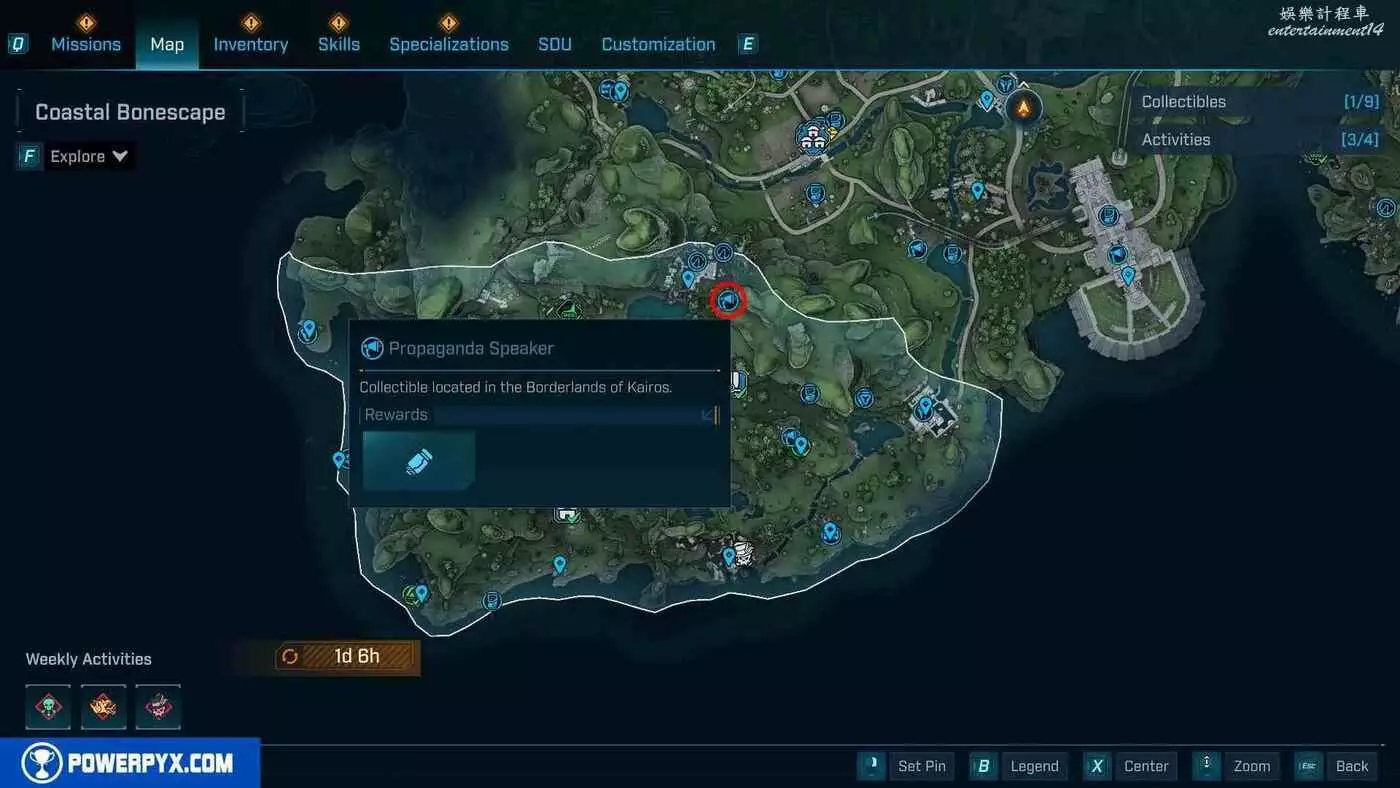Image resolution: width=1400 pixels, height=788 pixels.
Task: Switch to the Missions tab
Action: 86,44
